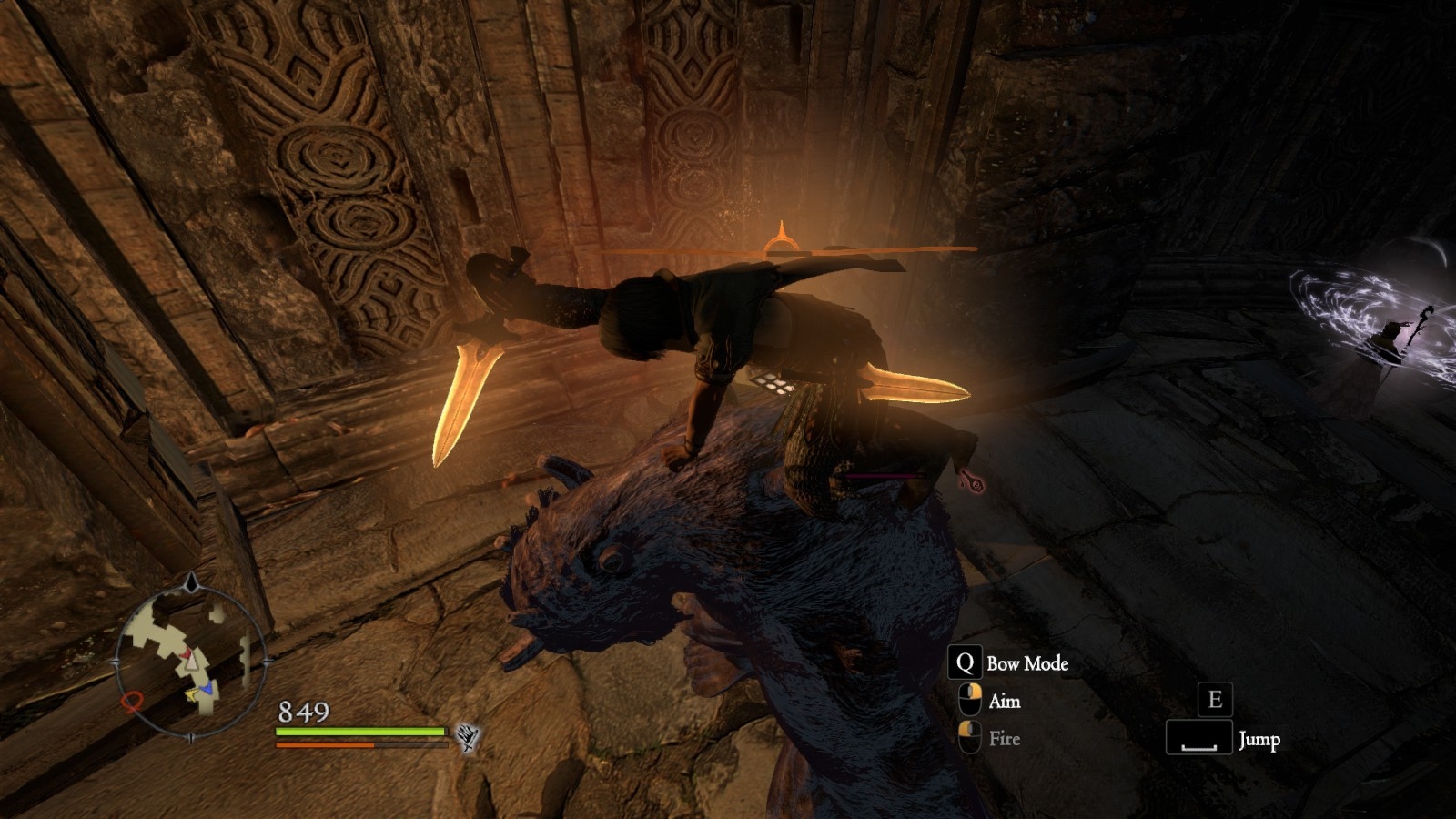The width and height of the screenshot is (1456, 819).
Task: Click the orange stamina bar
Action: tap(326, 745)
